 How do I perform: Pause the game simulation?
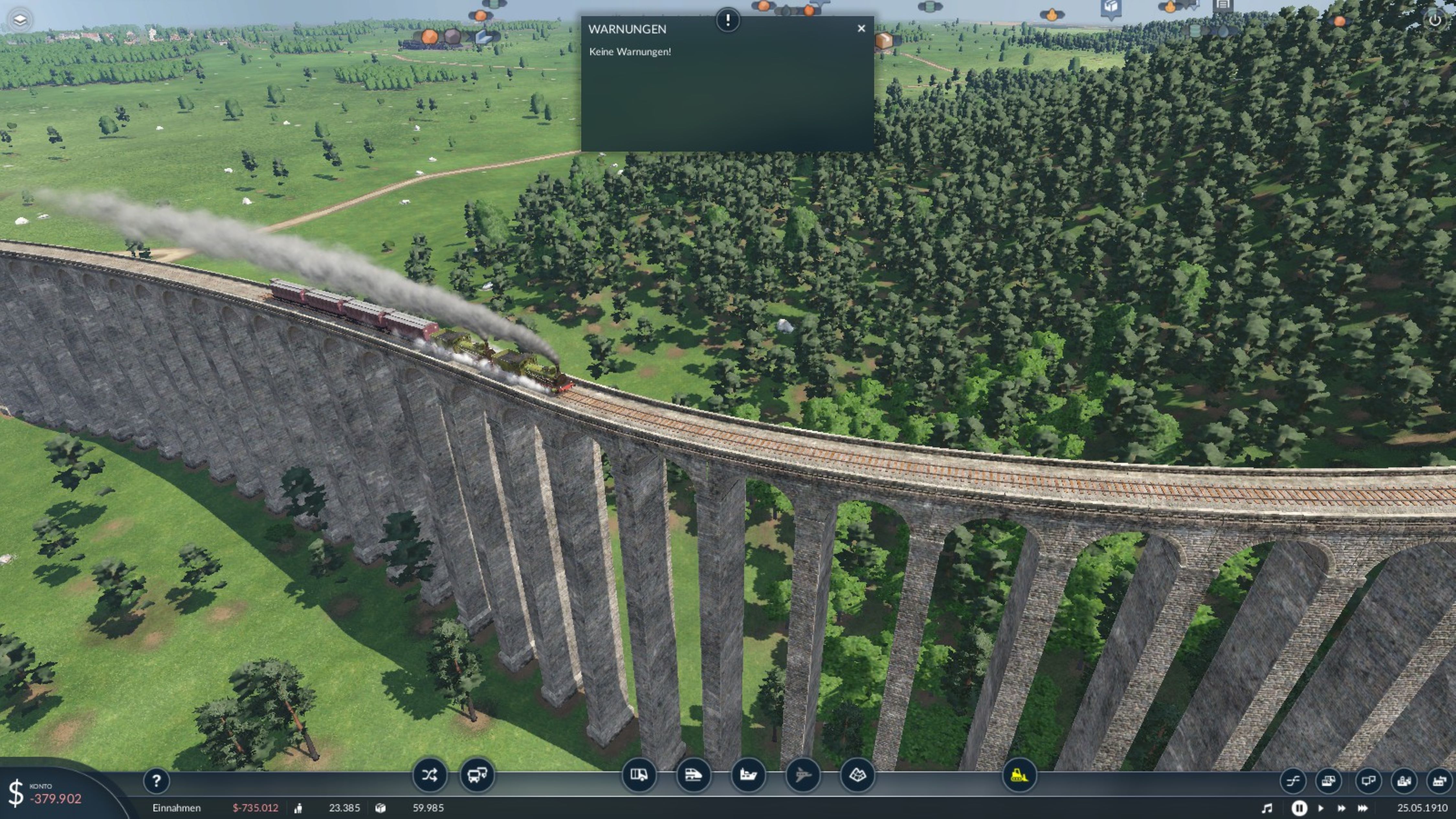point(1299,808)
